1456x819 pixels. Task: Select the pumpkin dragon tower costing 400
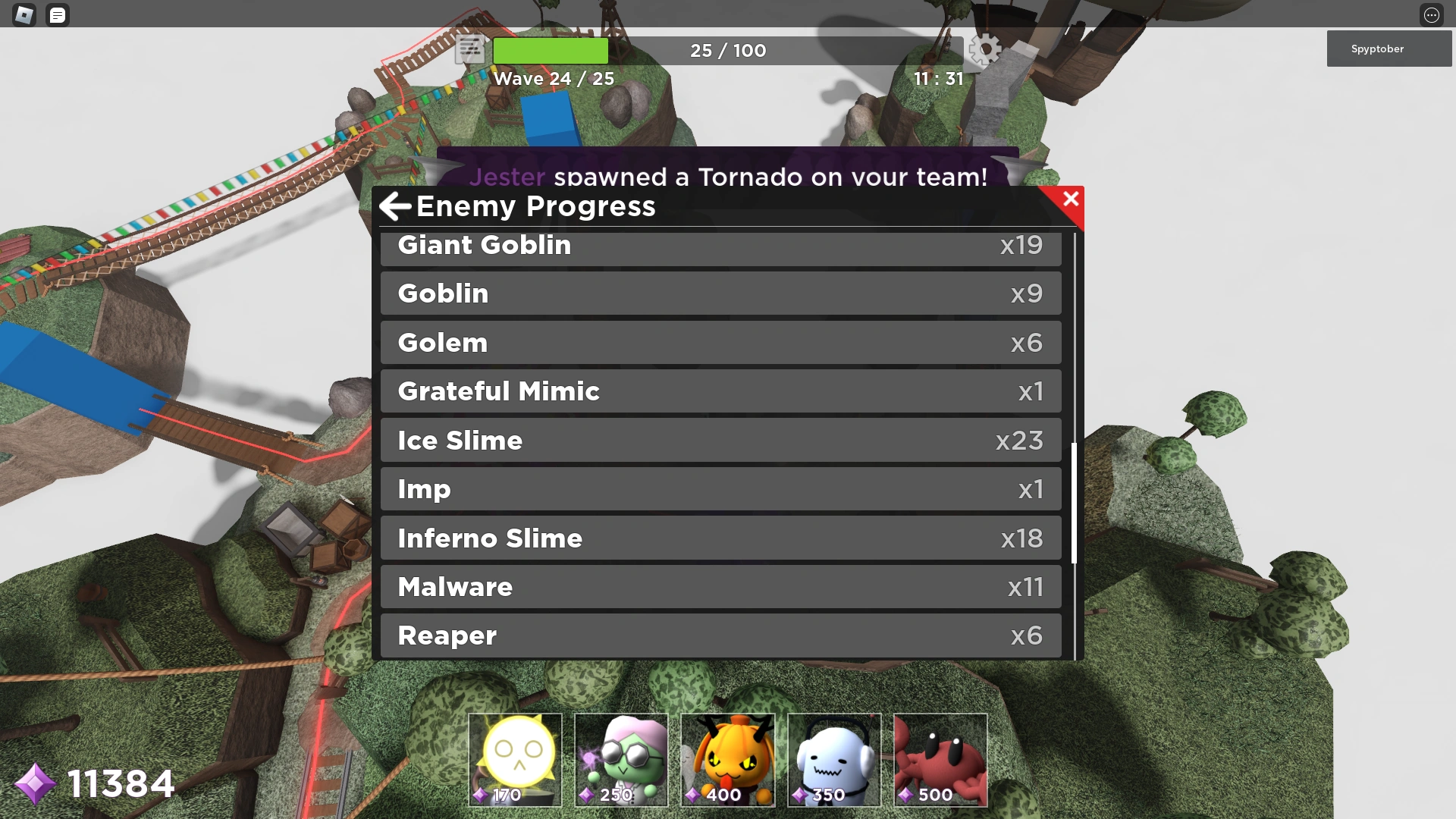pos(727,758)
